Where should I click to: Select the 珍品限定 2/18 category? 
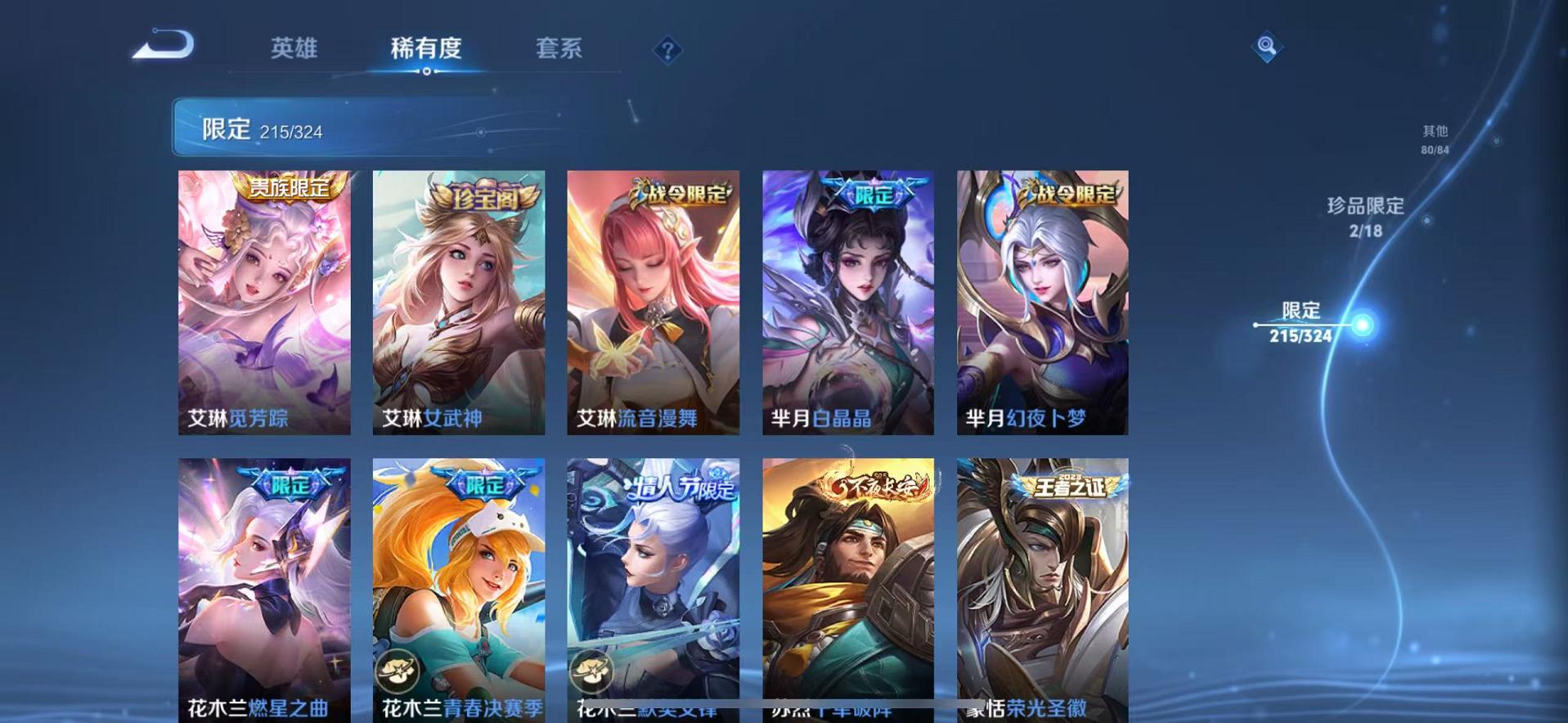pos(1364,217)
